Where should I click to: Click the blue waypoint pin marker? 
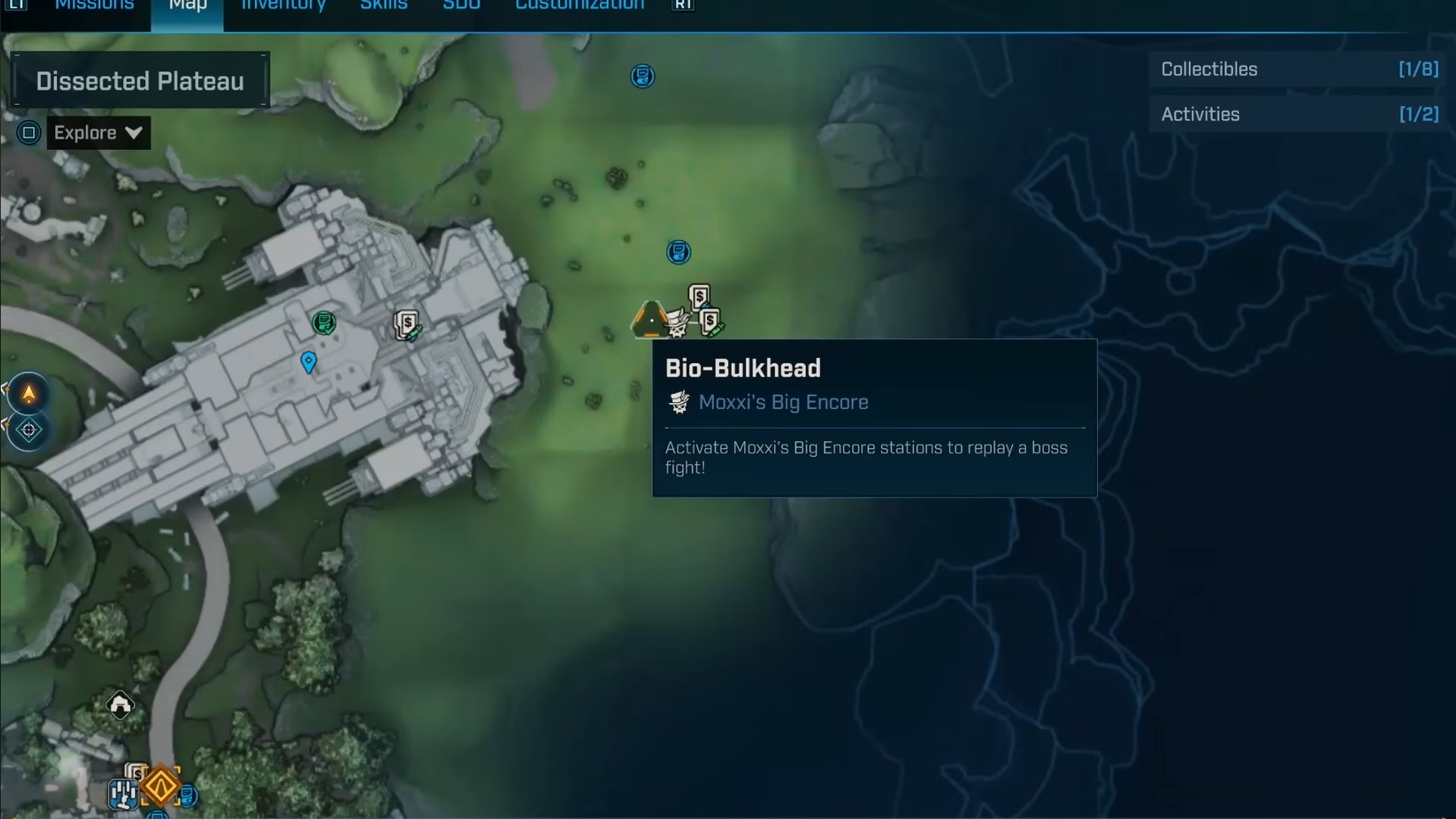tap(308, 362)
